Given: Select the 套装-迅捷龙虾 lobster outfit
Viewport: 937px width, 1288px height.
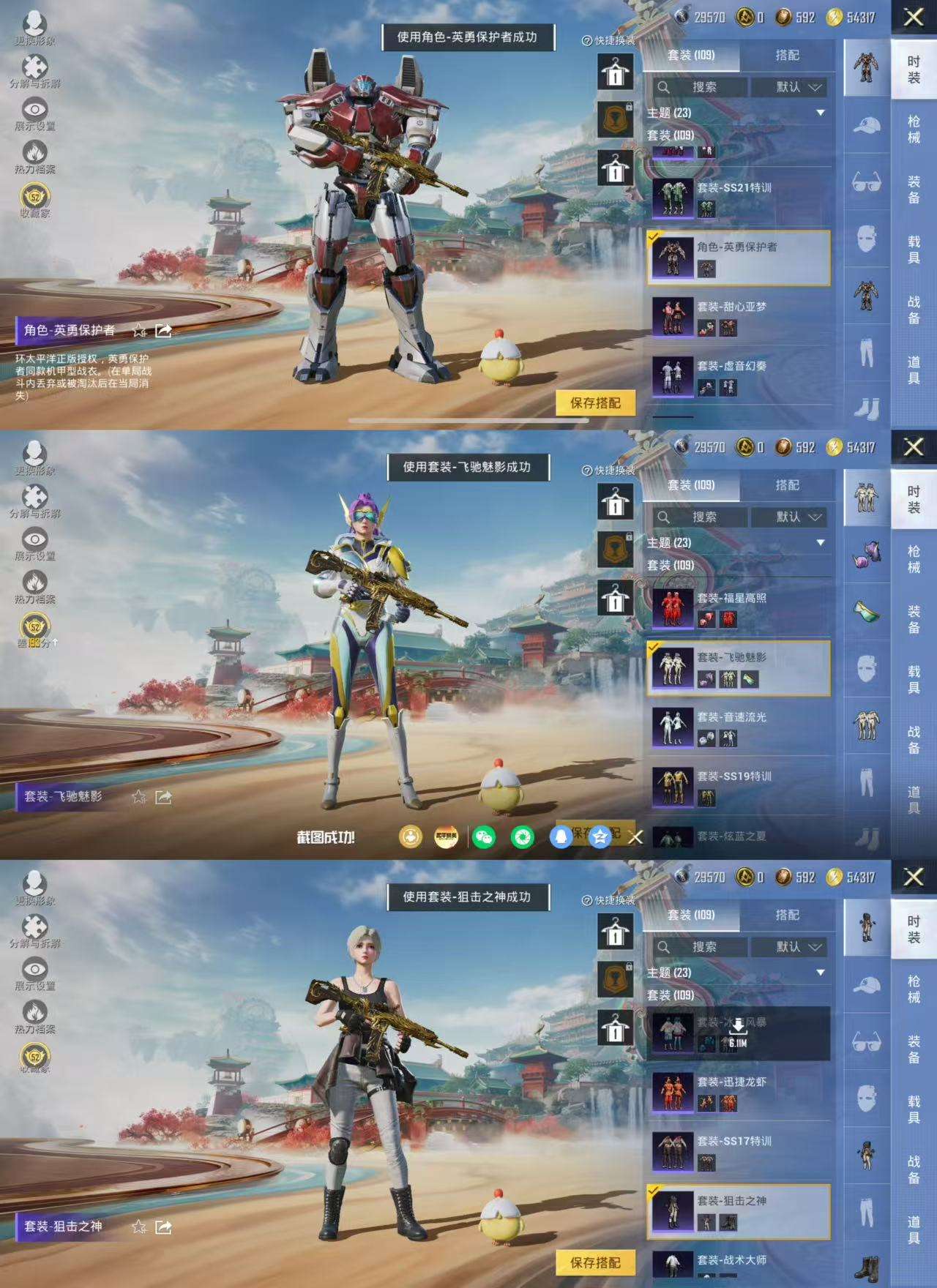Looking at the screenshot, I should (x=739, y=1092).
